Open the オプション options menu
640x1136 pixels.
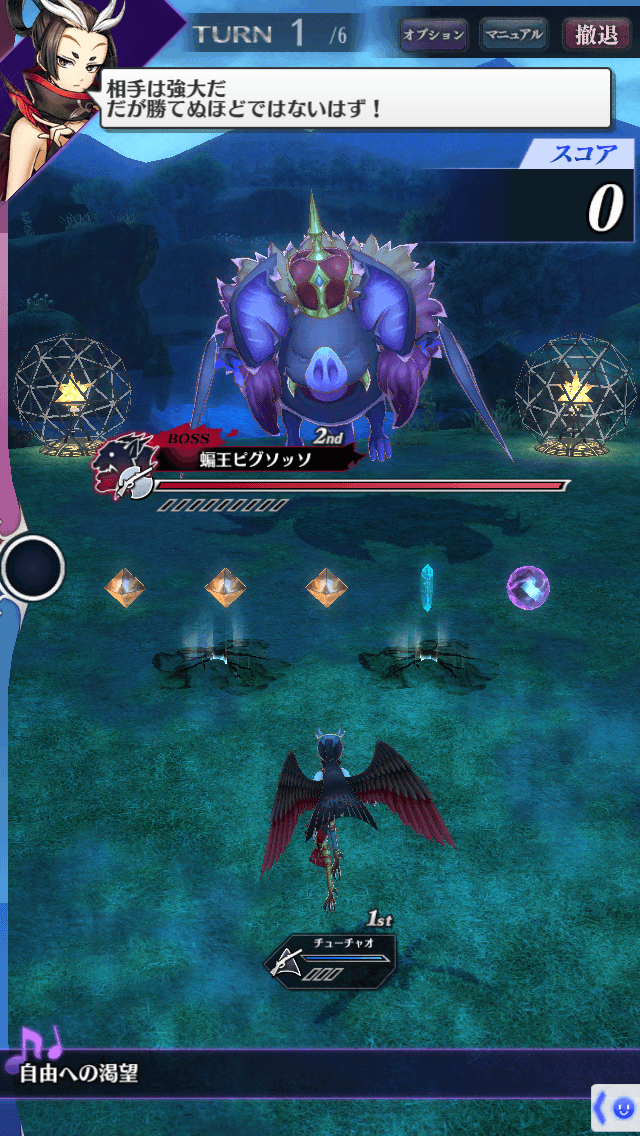(433, 35)
